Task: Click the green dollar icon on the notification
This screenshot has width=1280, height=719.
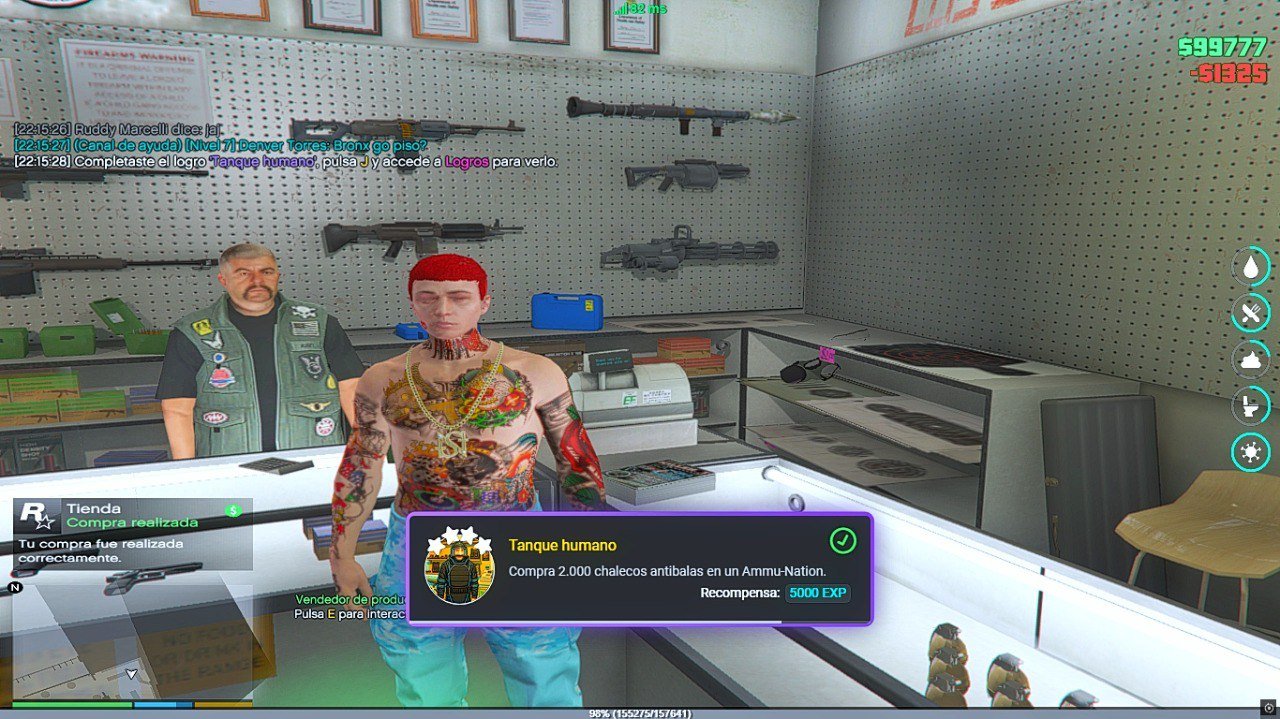Action: (x=234, y=510)
